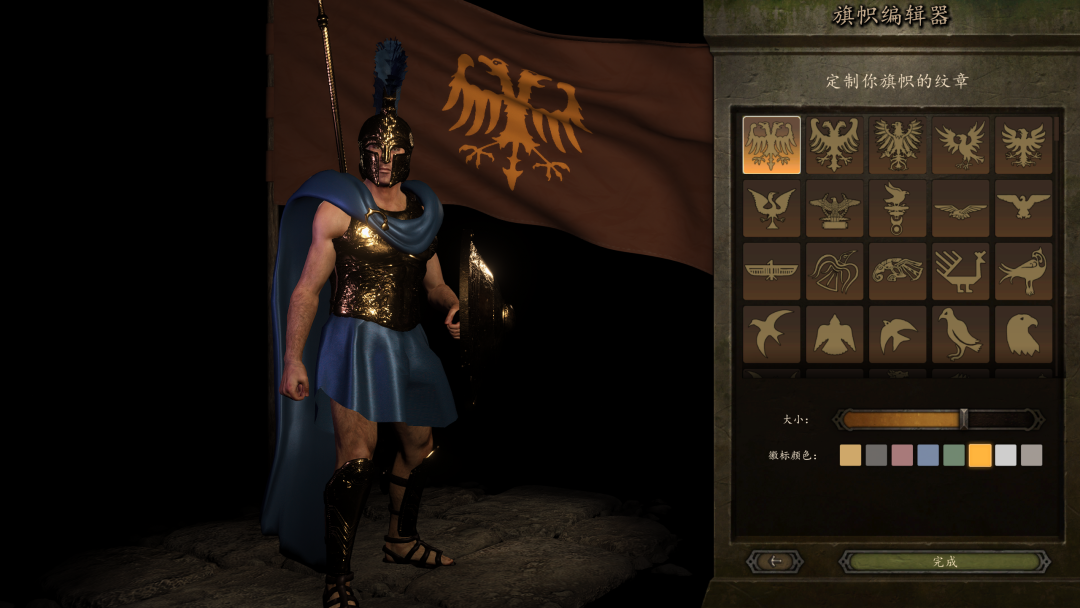The width and height of the screenshot is (1080, 608).
Task: Select the Roman aquila eagle on pedestal emblem
Action: click(835, 208)
